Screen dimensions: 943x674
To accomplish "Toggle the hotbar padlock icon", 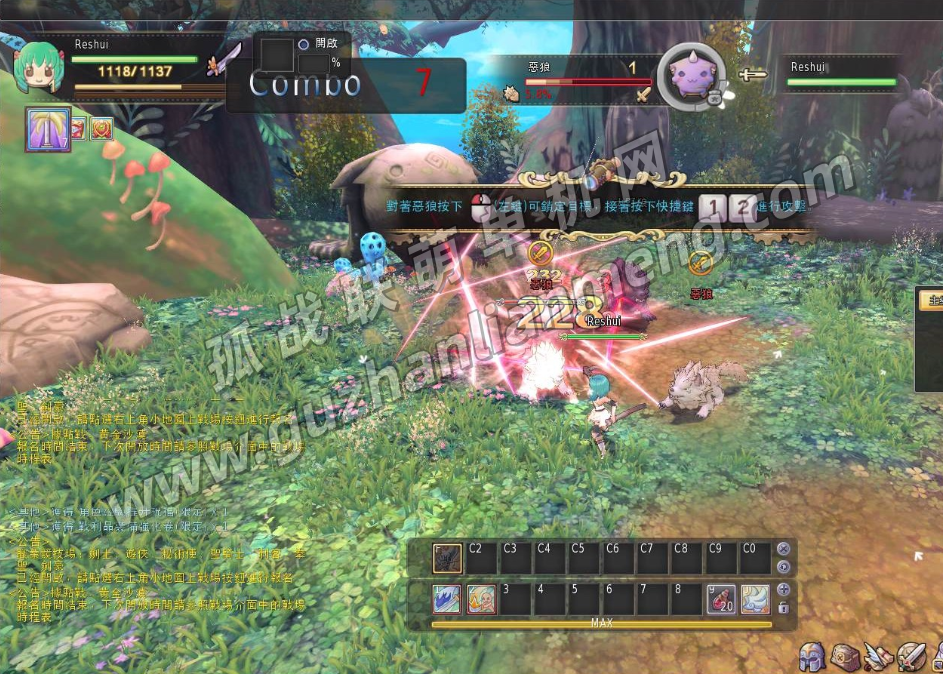I will click(x=783, y=607).
